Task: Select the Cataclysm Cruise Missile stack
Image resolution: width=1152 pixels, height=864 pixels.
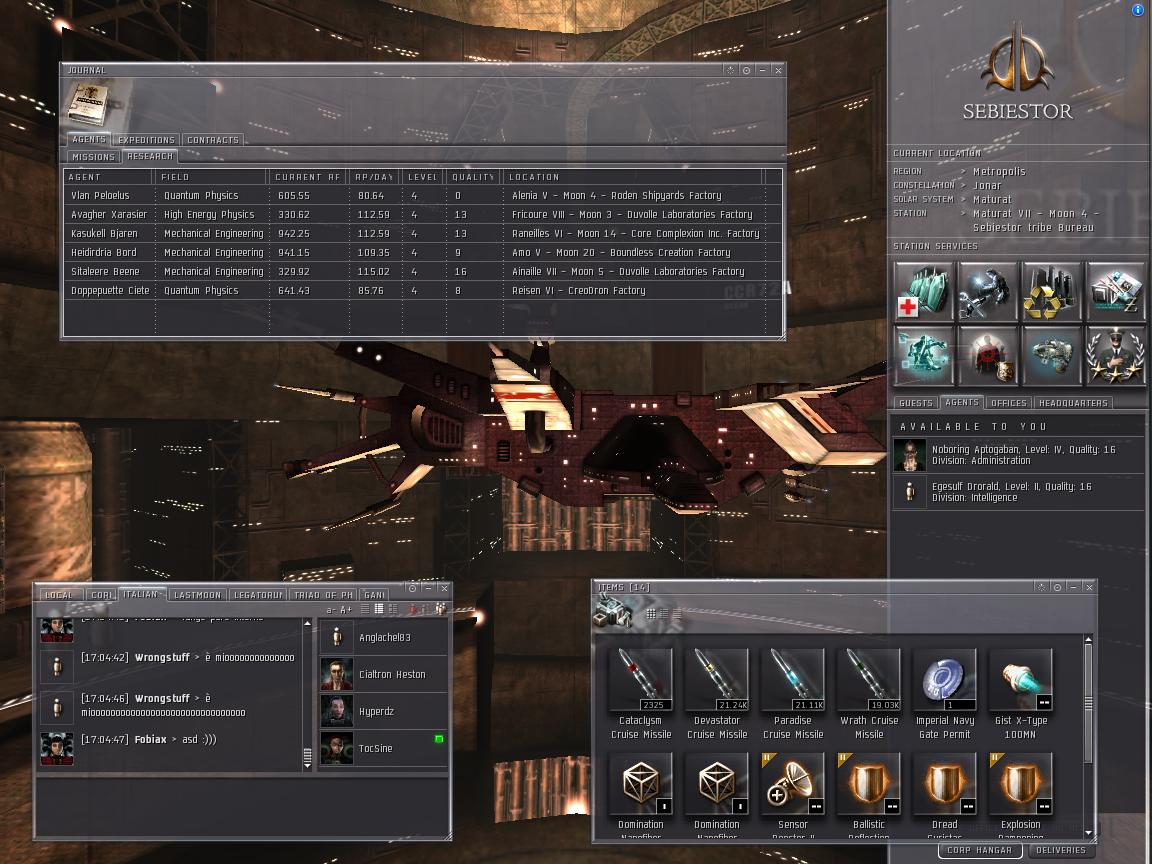Action: coord(641,681)
